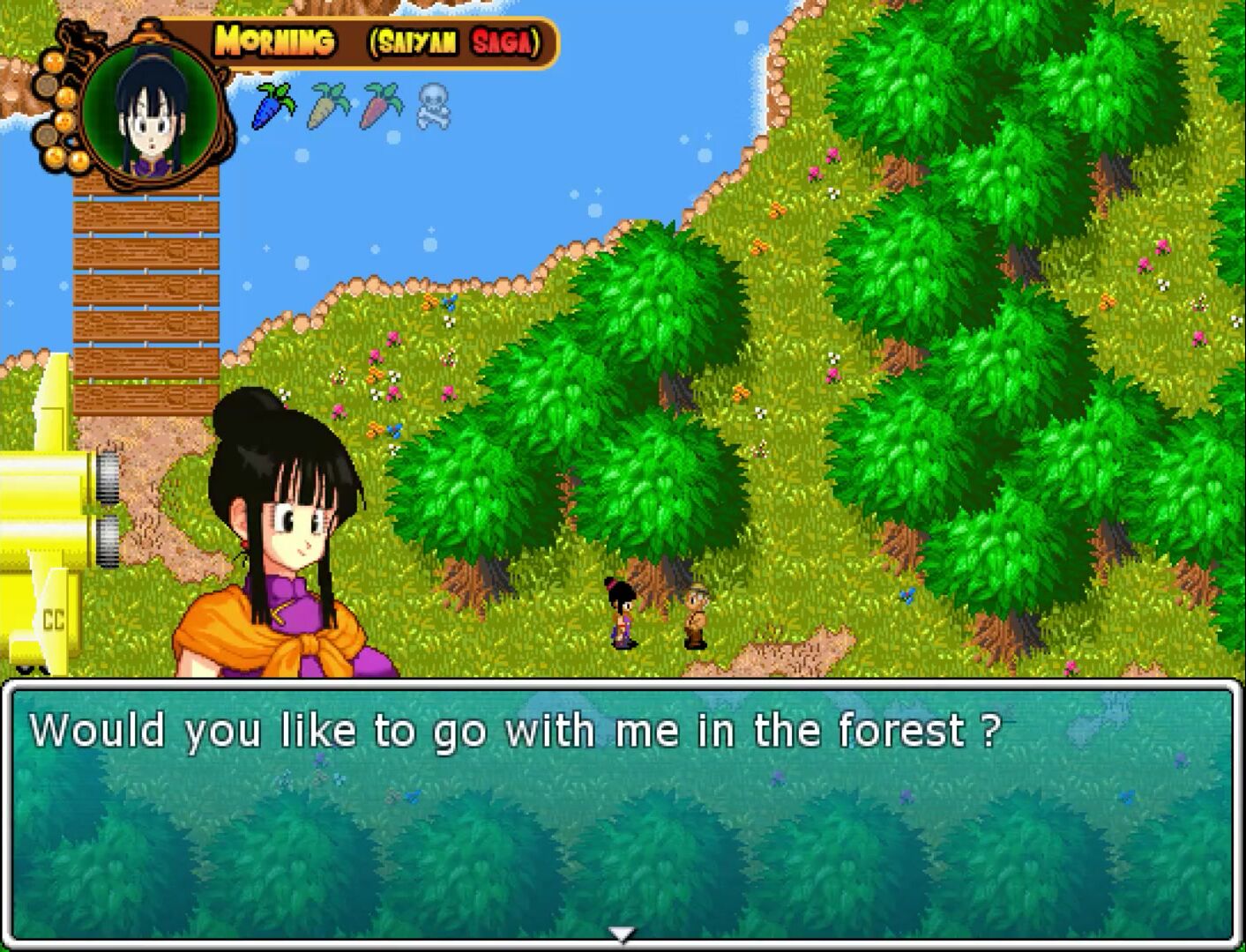
Task: Advance dialogue with the white arrow
Action: (622, 934)
